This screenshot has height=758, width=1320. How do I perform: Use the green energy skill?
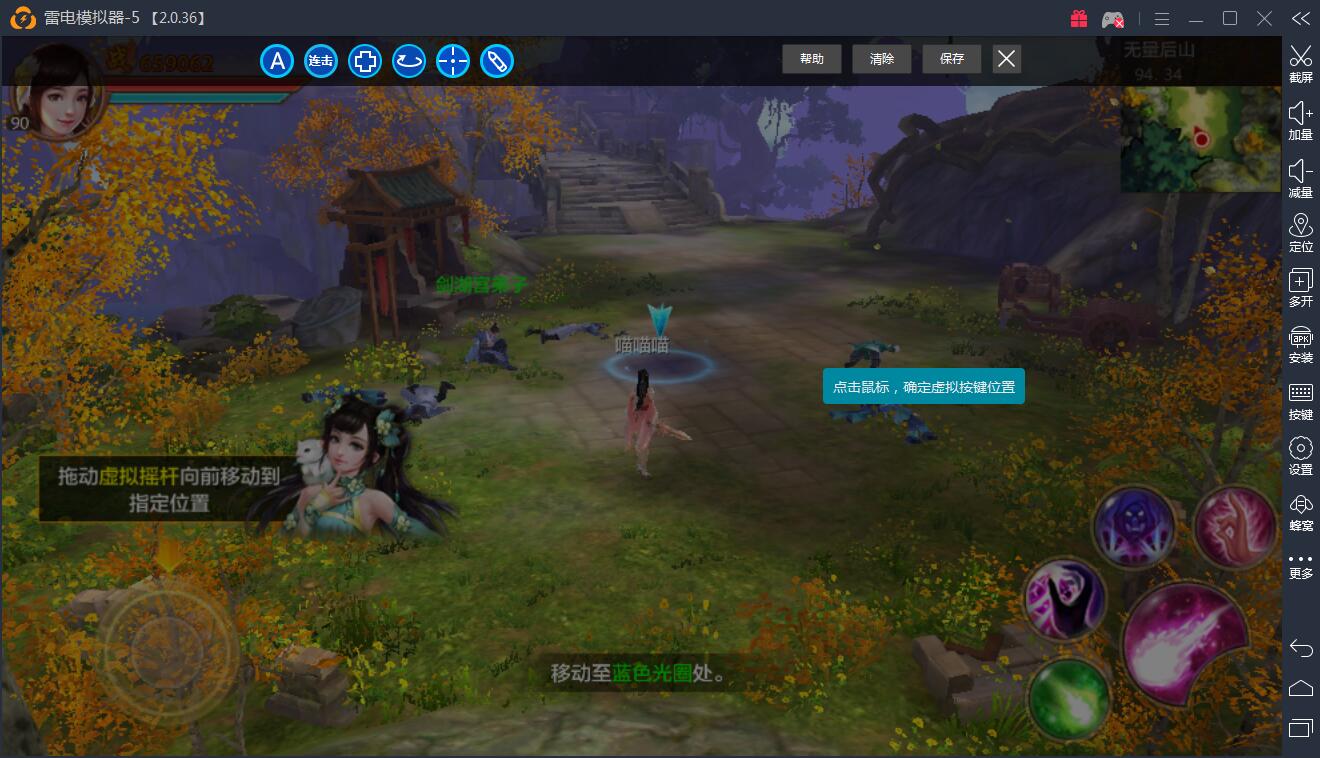click(x=1067, y=695)
